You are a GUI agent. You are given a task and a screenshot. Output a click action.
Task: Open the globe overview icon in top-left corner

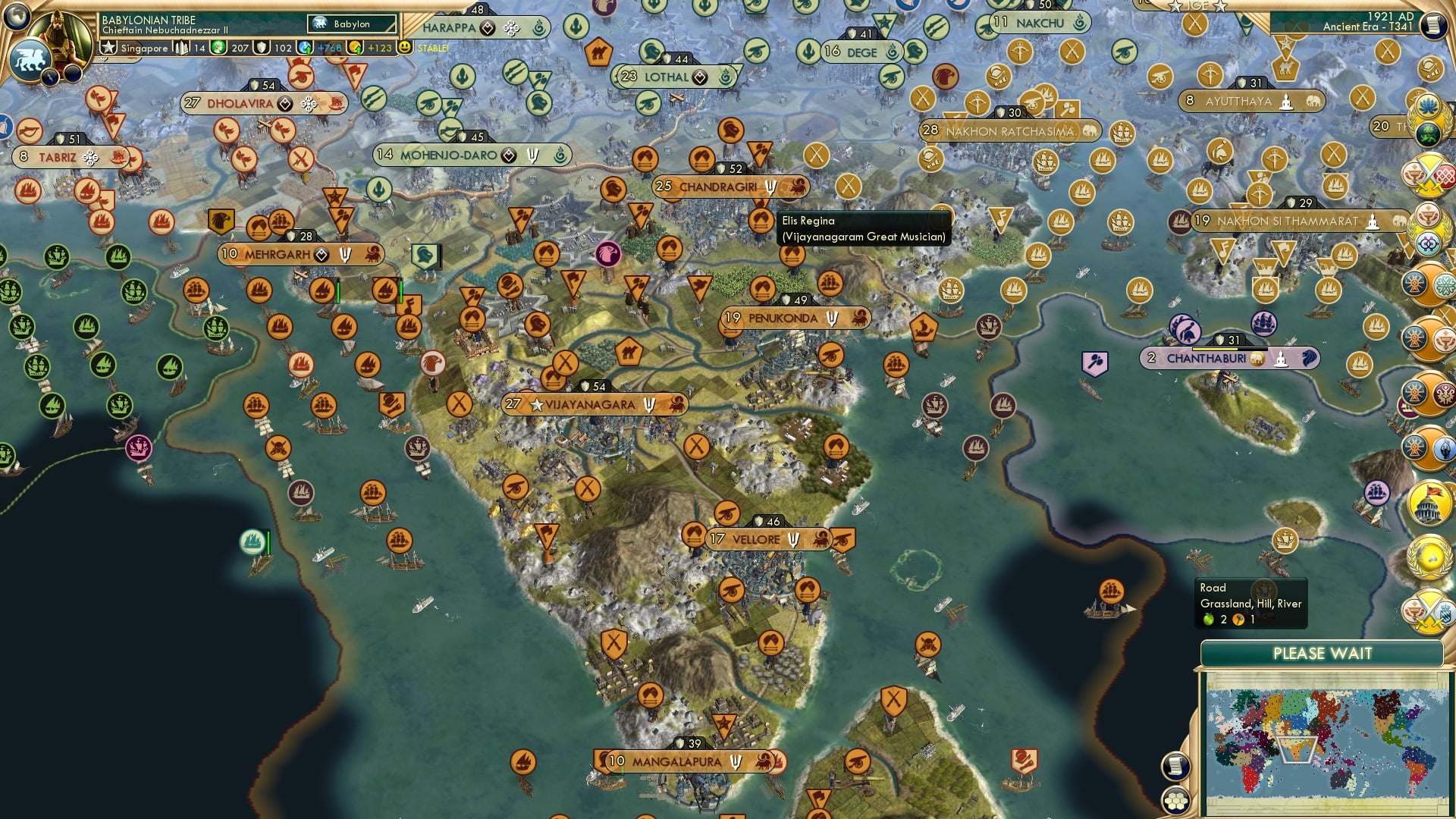click(17, 17)
